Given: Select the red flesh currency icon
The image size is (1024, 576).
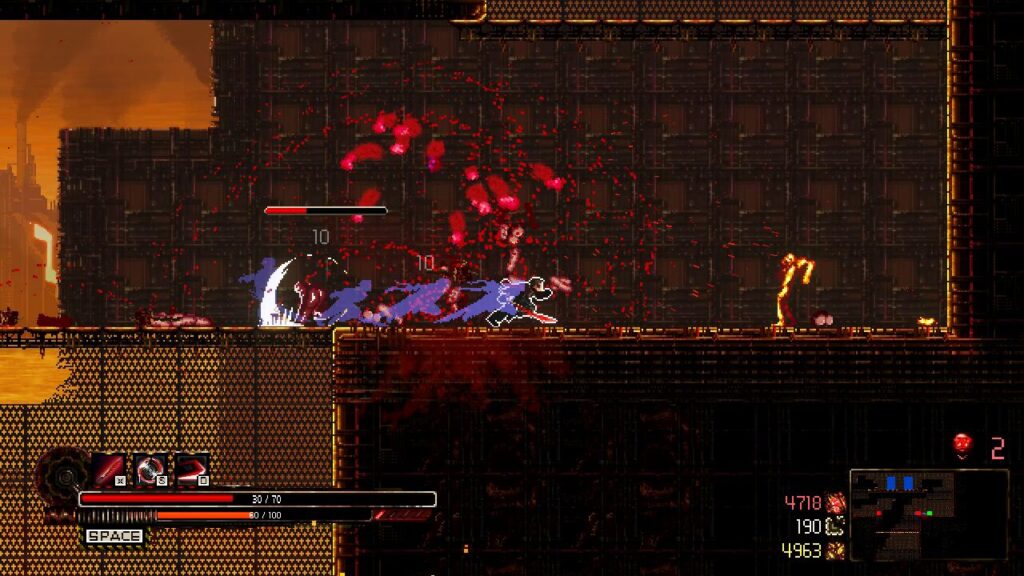Looking at the screenshot, I should pos(837,503).
